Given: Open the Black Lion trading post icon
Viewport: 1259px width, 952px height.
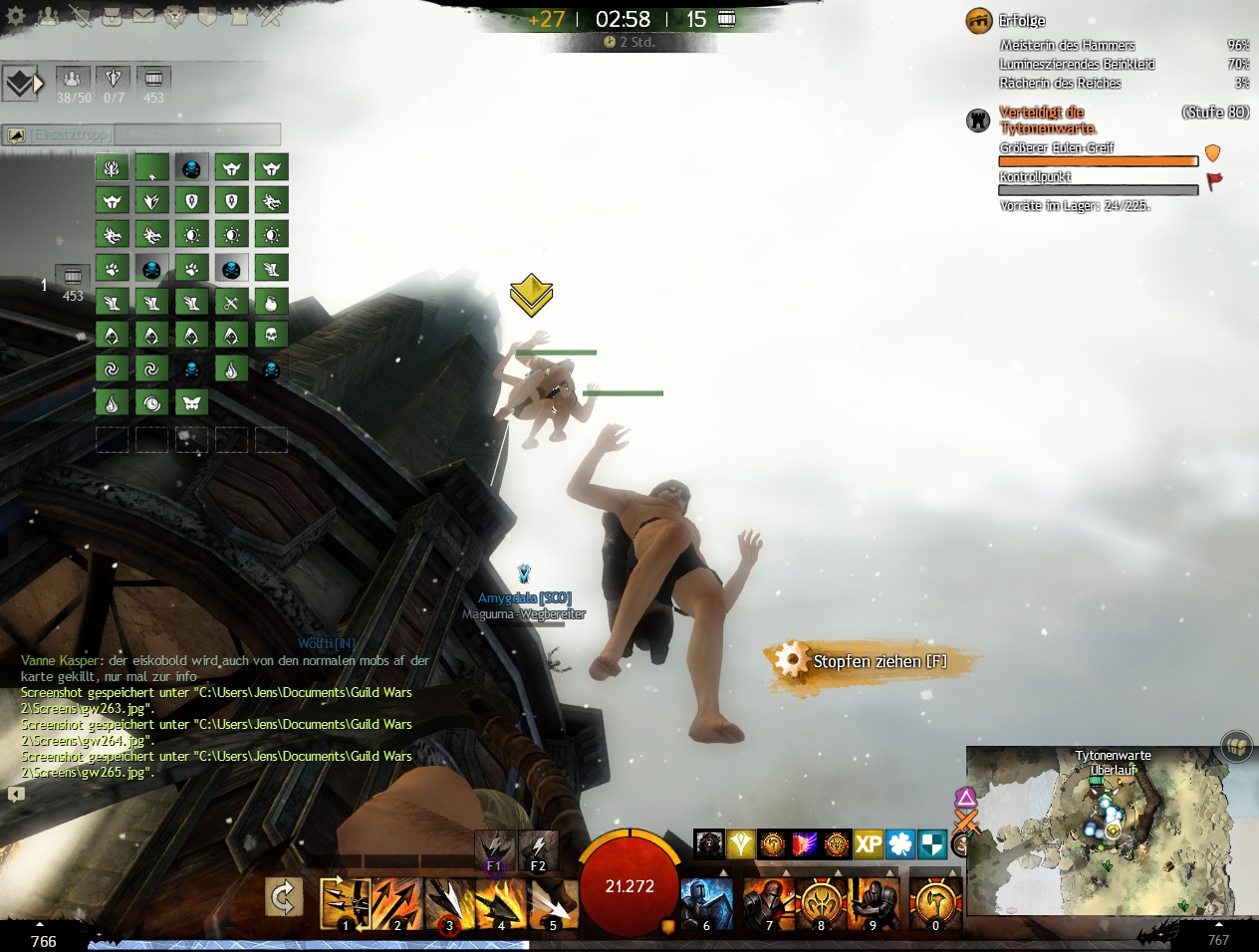Looking at the screenshot, I should click(x=175, y=16).
